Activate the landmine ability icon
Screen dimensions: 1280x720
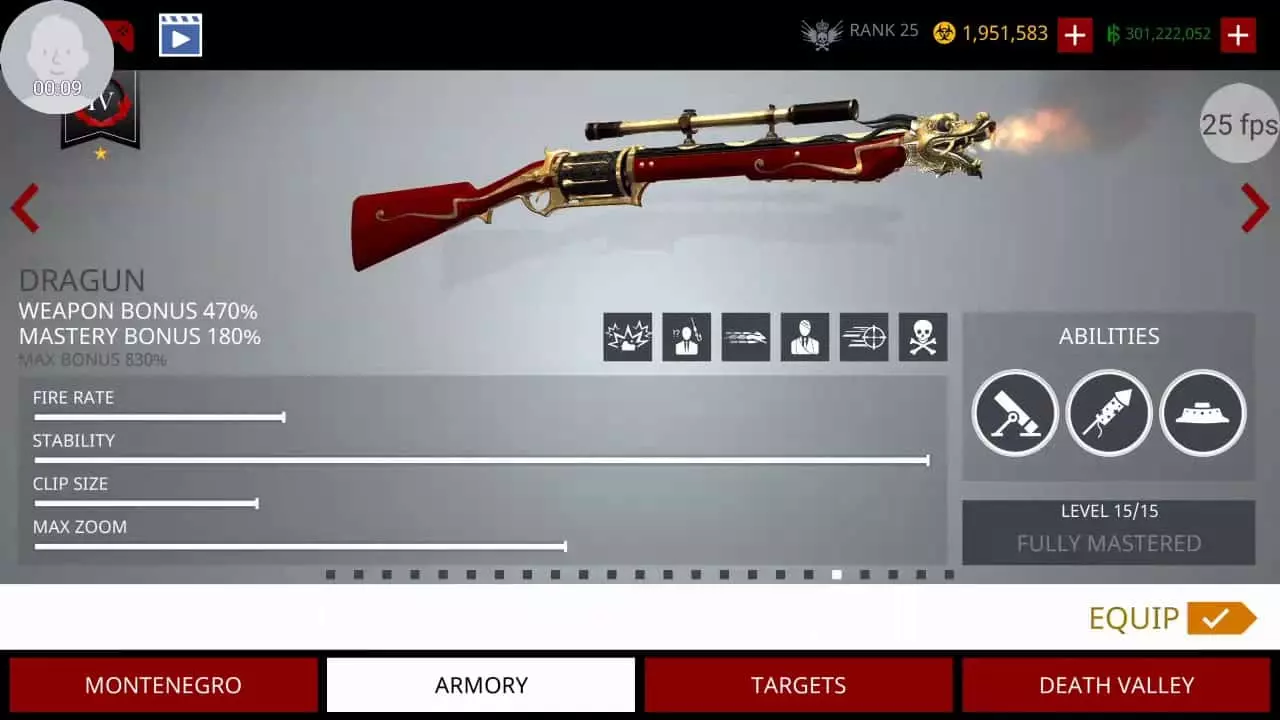pyautogui.click(x=1202, y=413)
